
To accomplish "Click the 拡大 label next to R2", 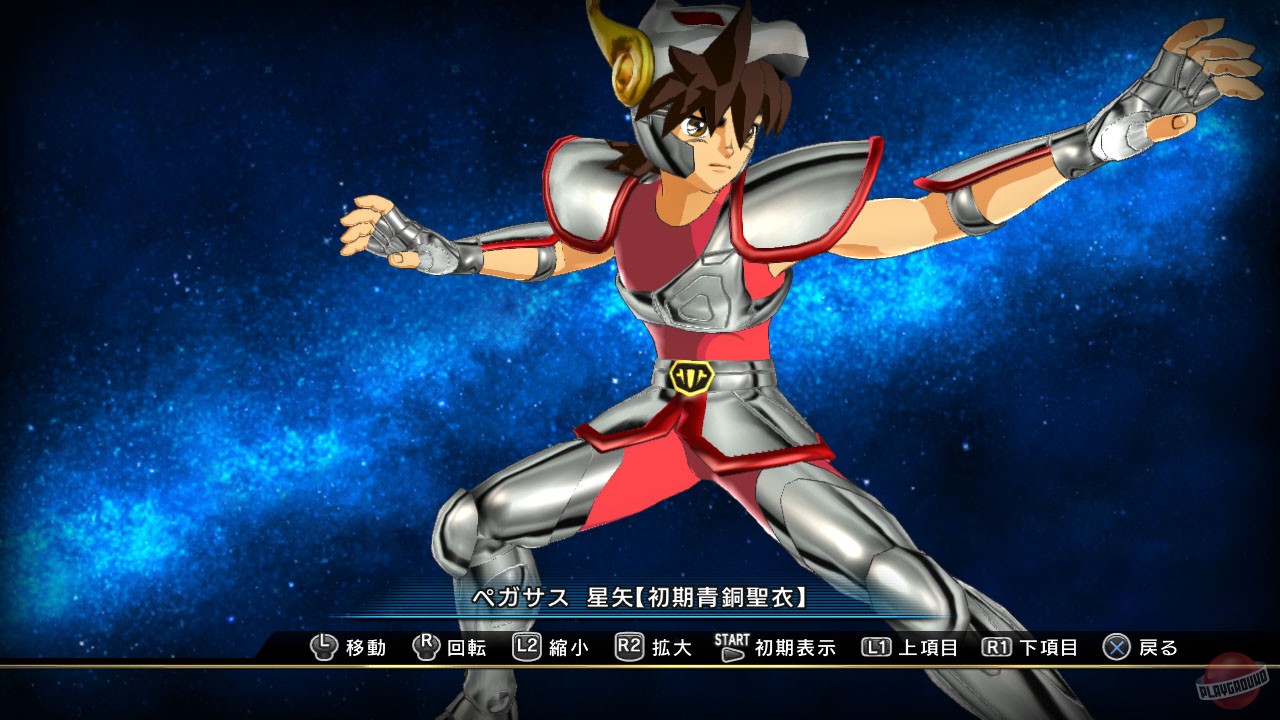I will tap(673, 648).
